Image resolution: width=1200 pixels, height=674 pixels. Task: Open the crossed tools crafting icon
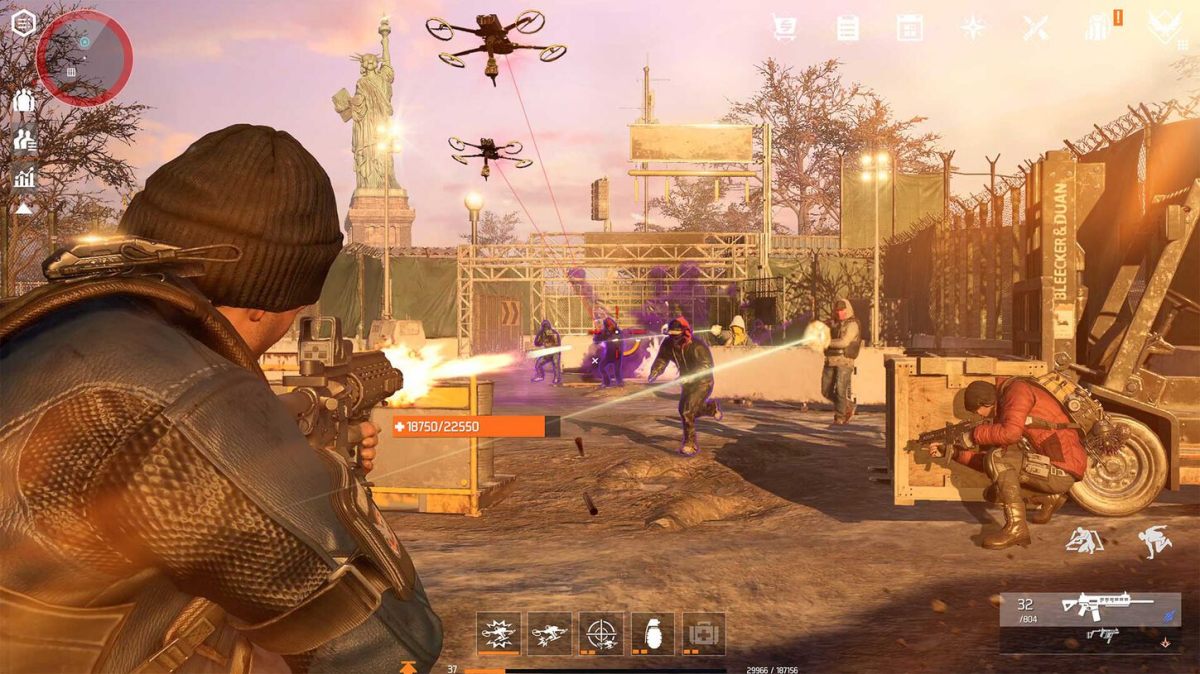pos(1036,27)
